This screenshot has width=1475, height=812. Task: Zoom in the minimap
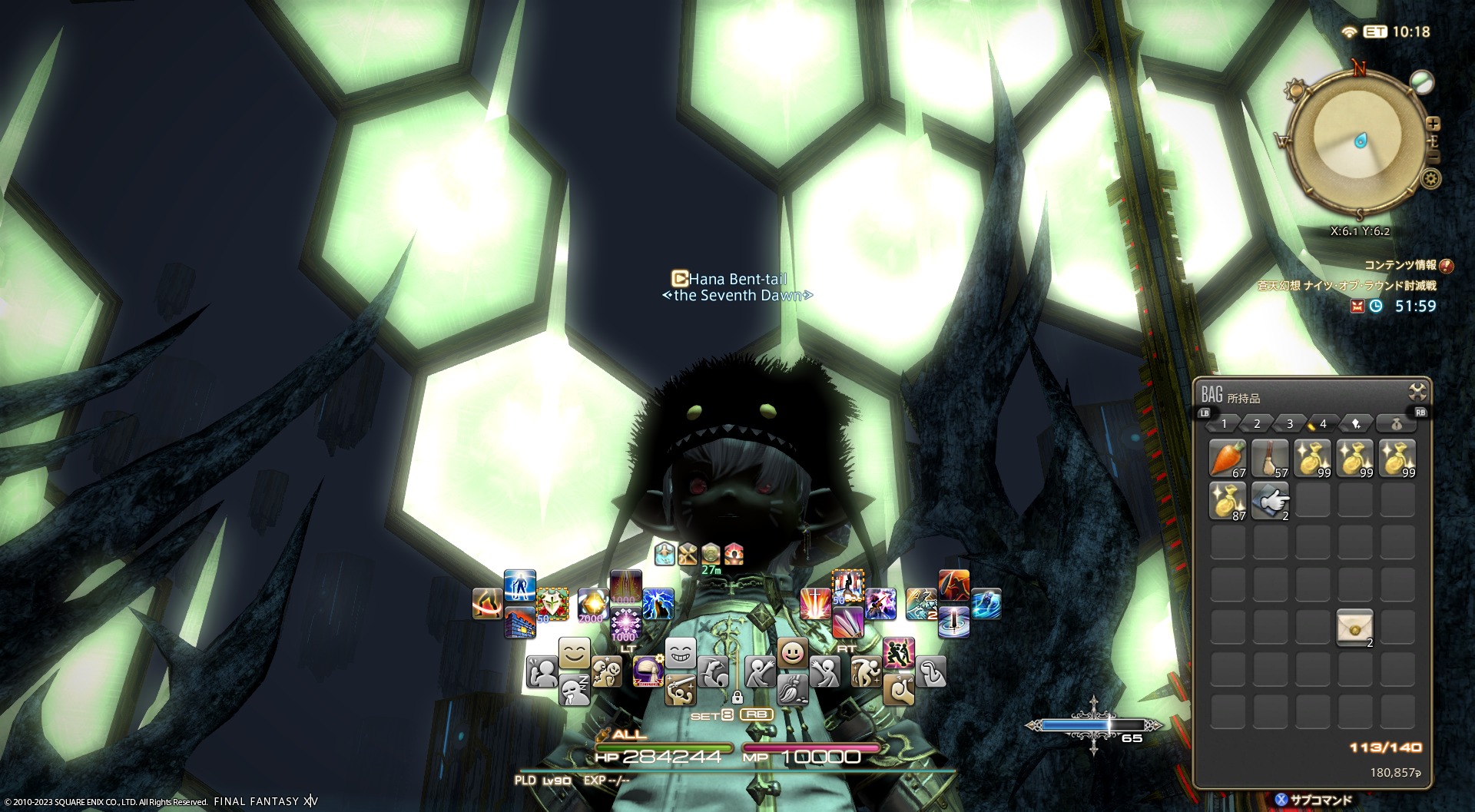point(1433,124)
